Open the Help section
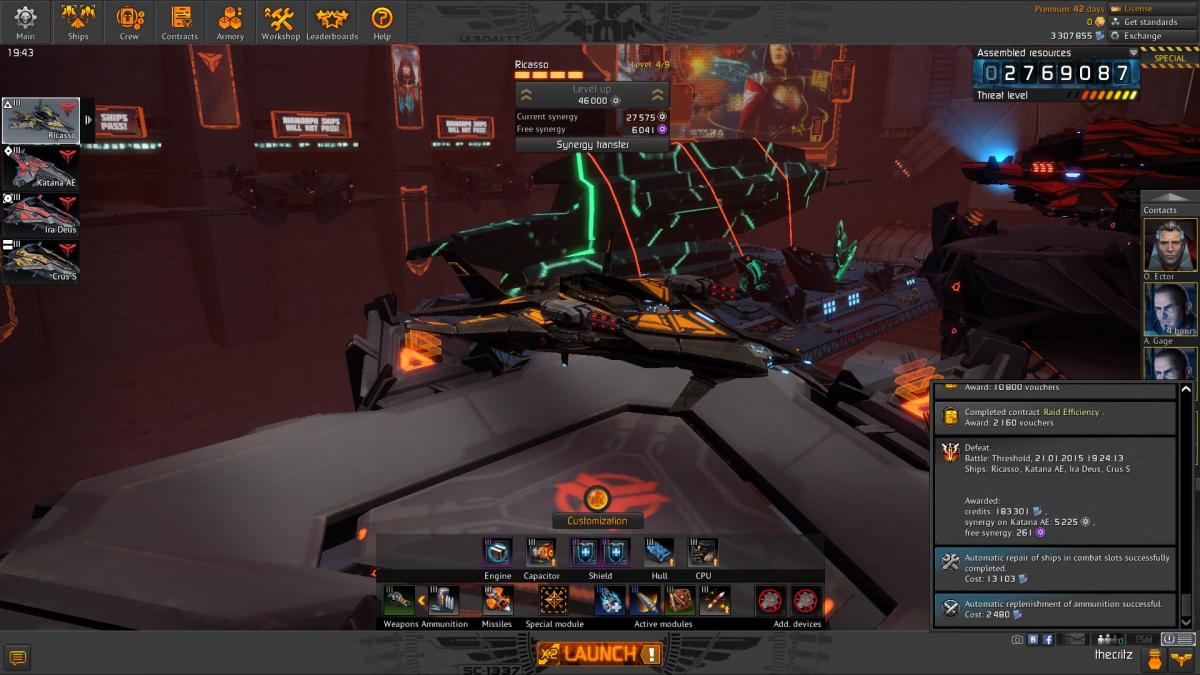Viewport: 1200px width, 675px height. pos(382,22)
